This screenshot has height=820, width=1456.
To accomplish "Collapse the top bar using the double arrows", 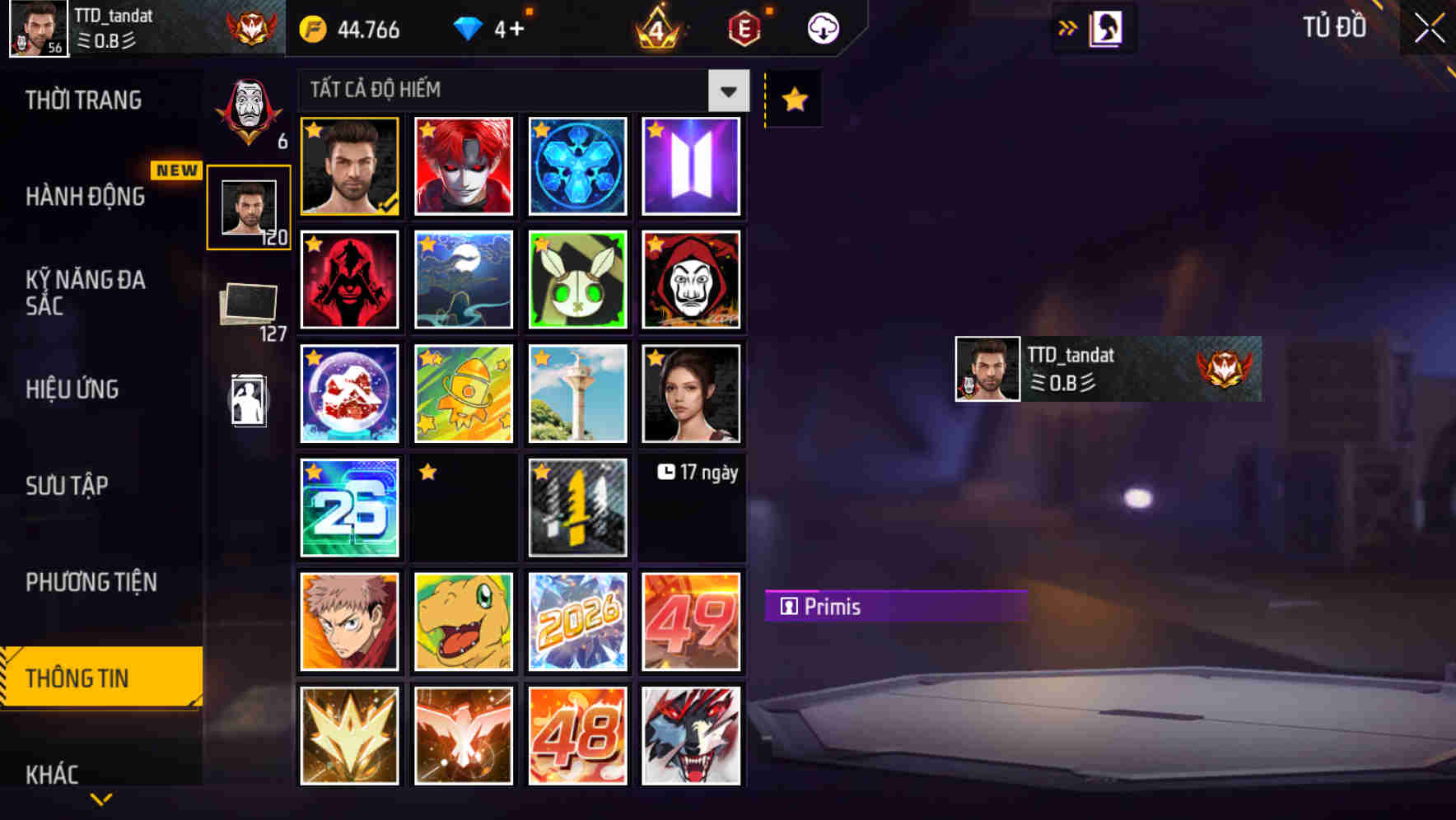I will pyautogui.click(x=1068, y=27).
